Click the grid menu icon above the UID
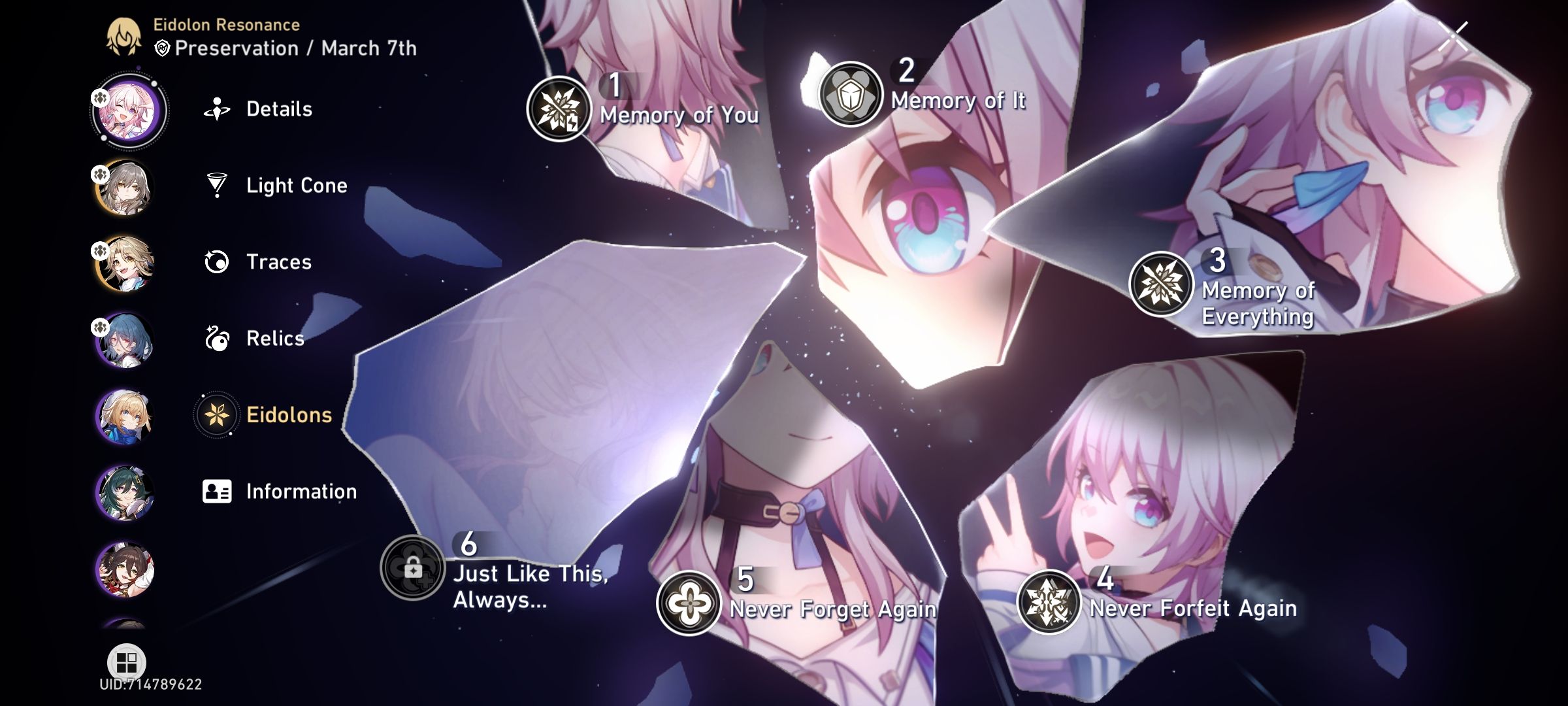Viewport: 1568px width, 706px height. coord(128,660)
